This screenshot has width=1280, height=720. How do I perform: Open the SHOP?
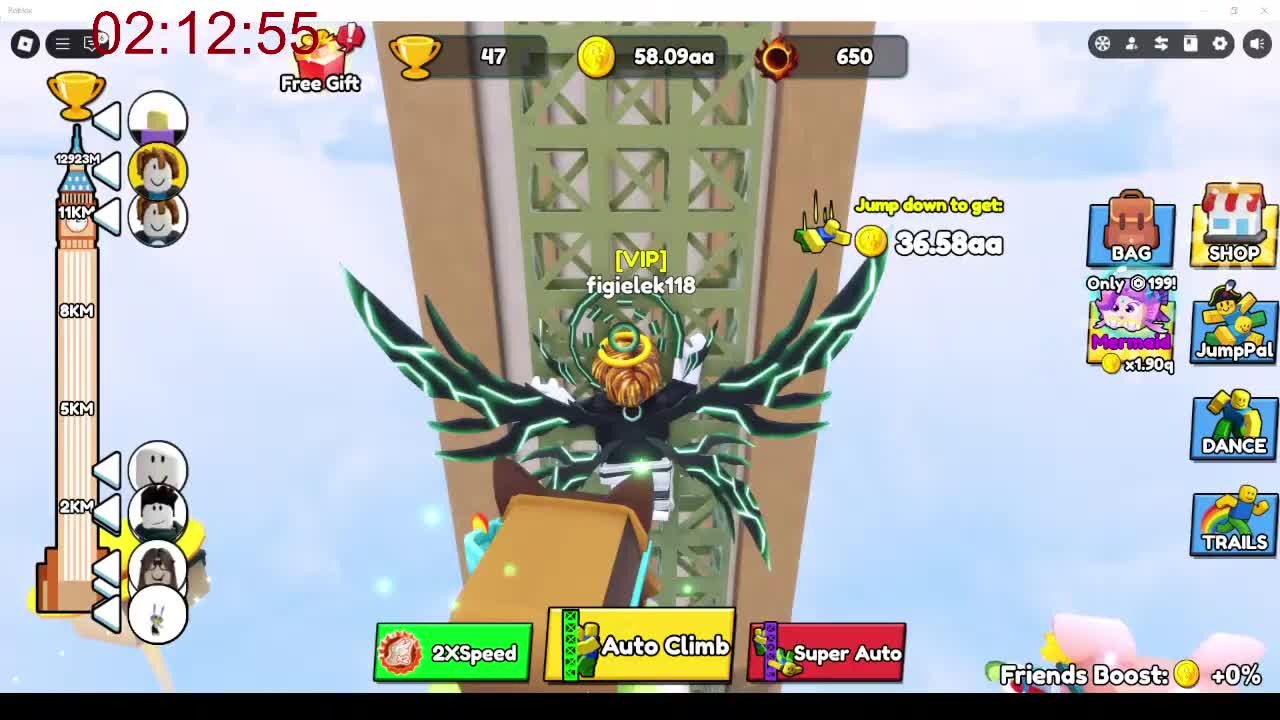pyautogui.click(x=1234, y=226)
